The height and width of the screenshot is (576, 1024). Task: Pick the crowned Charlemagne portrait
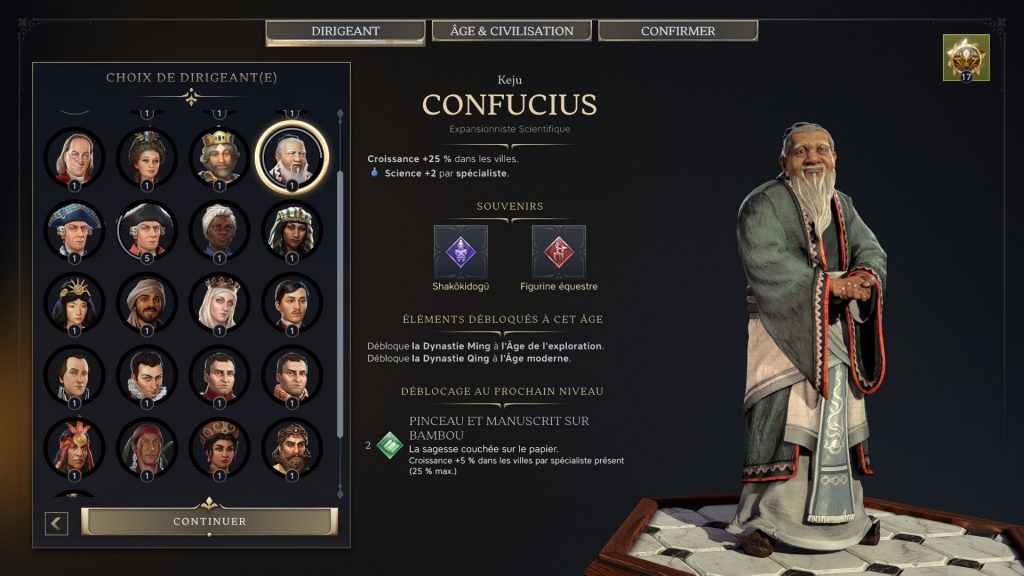pyautogui.click(x=219, y=156)
